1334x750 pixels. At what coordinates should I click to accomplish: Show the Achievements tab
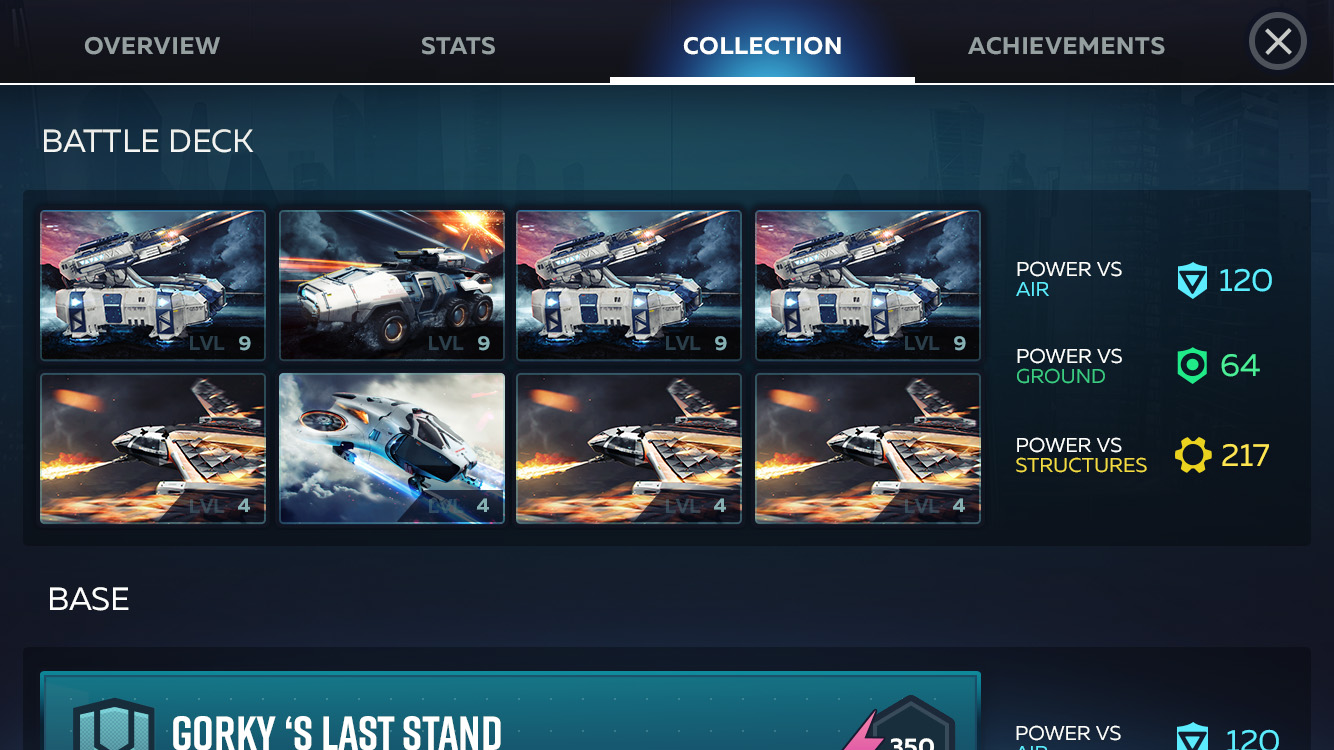coord(1066,46)
